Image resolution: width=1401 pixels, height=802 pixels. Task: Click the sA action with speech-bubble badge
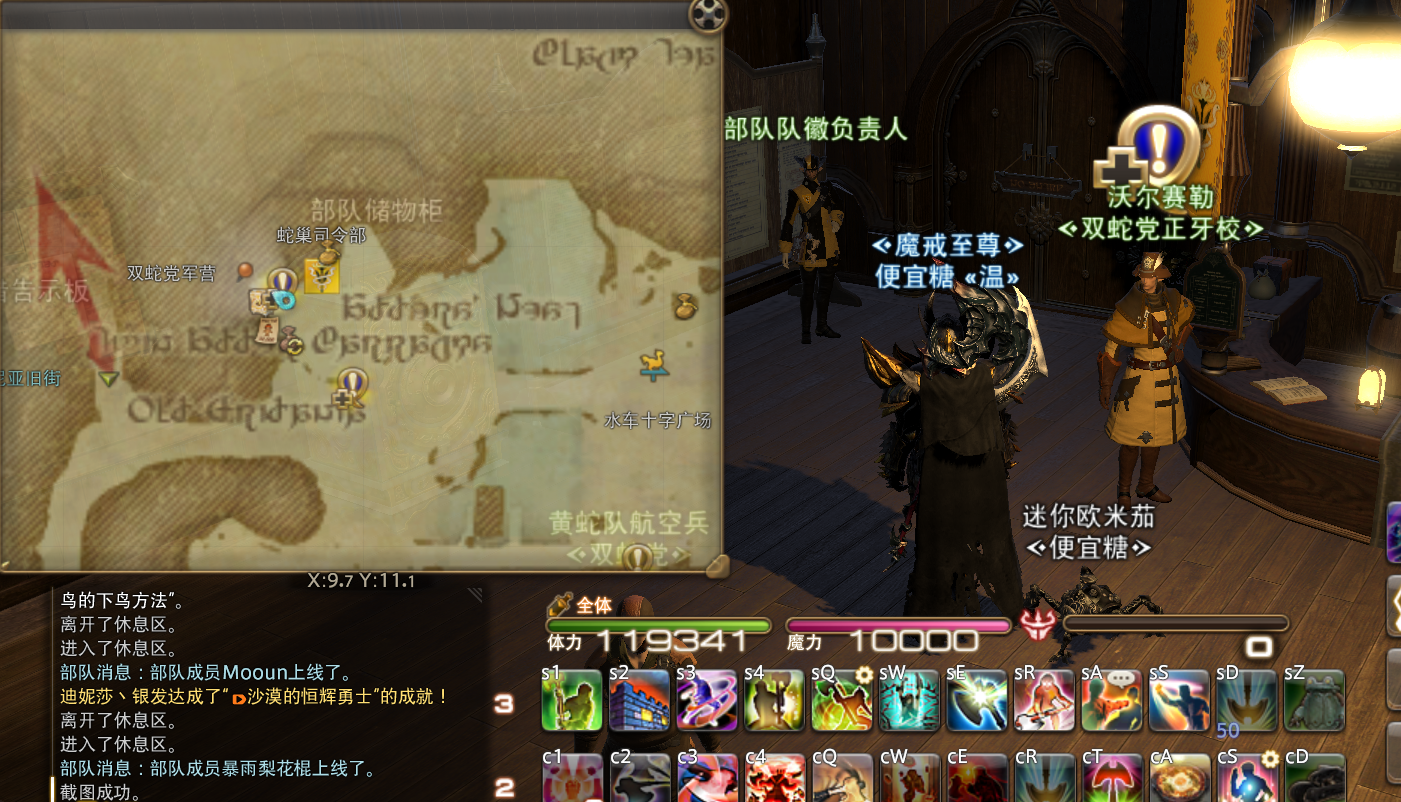1111,700
